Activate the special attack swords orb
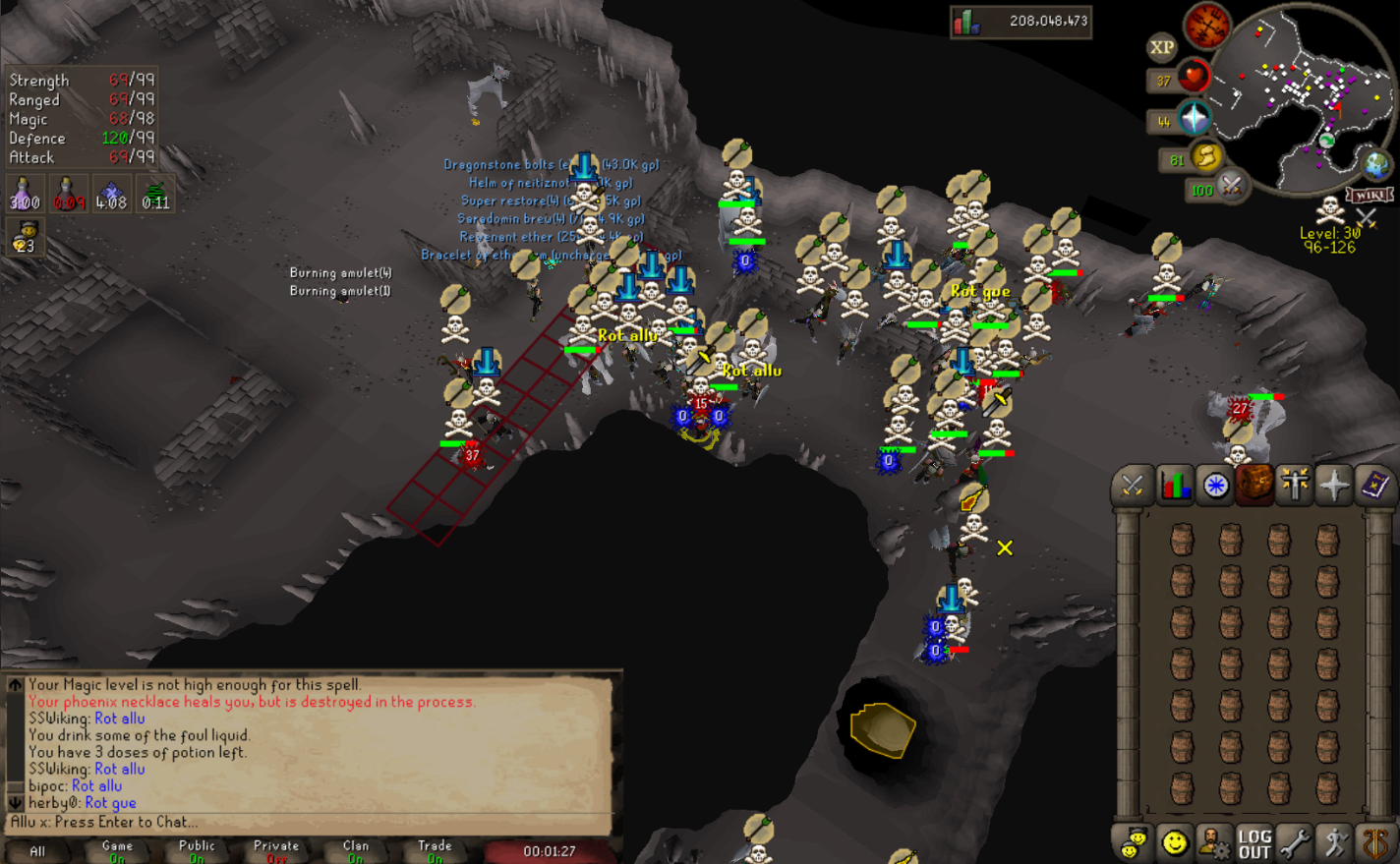1400x864 pixels. [x=1232, y=184]
